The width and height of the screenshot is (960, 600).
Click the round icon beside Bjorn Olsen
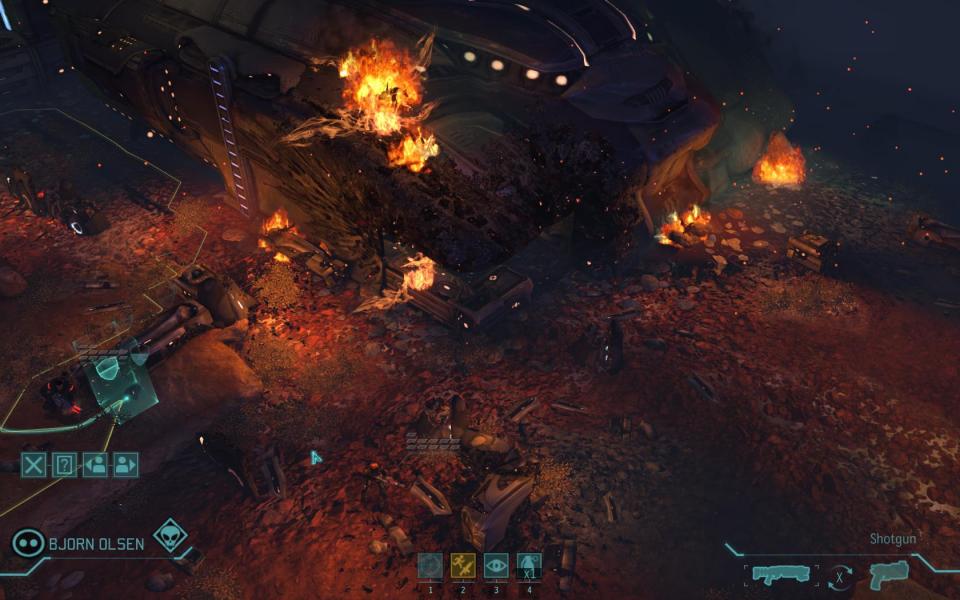pyautogui.click(x=27, y=543)
